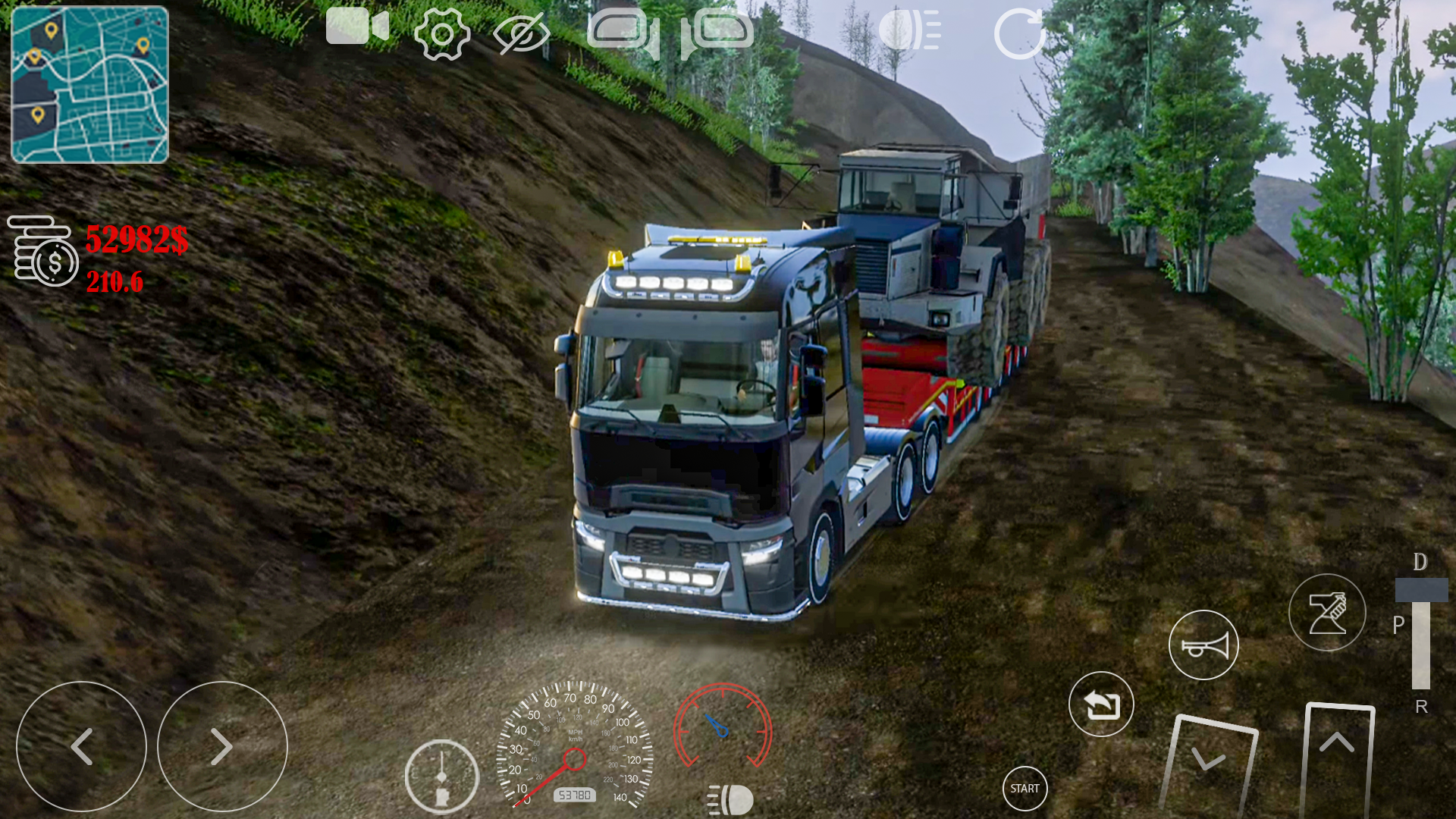Restart with the refresh icon
The height and width of the screenshot is (819, 1456).
tap(1020, 32)
